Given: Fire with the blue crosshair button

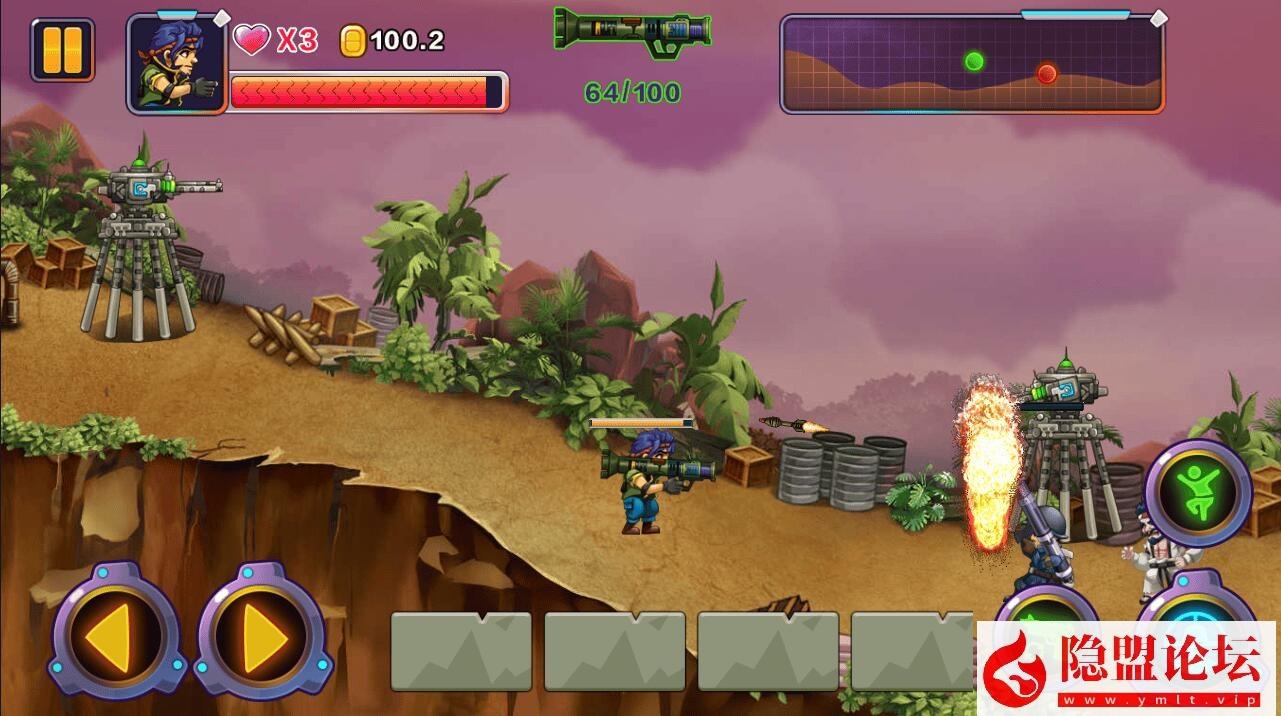Looking at the screenshot, I should (1196, 604).
